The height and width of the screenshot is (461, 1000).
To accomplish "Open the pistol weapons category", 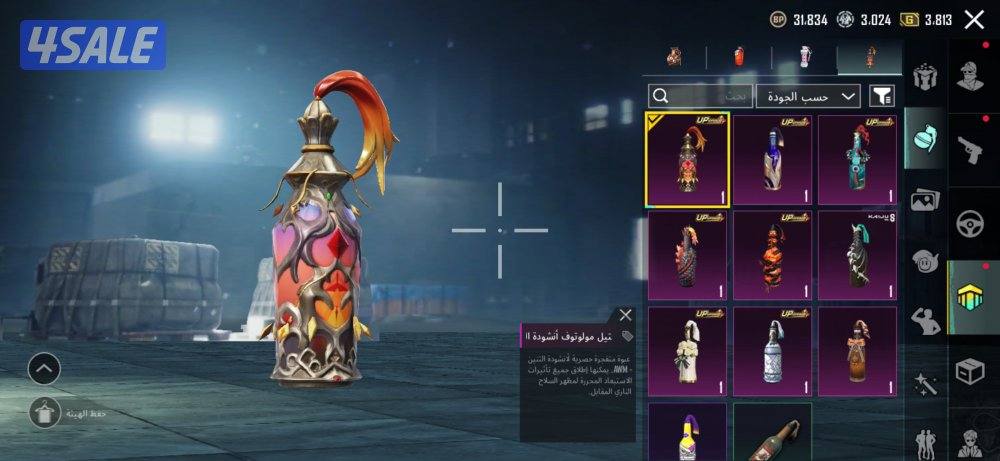I will click(x=972, y=148).
